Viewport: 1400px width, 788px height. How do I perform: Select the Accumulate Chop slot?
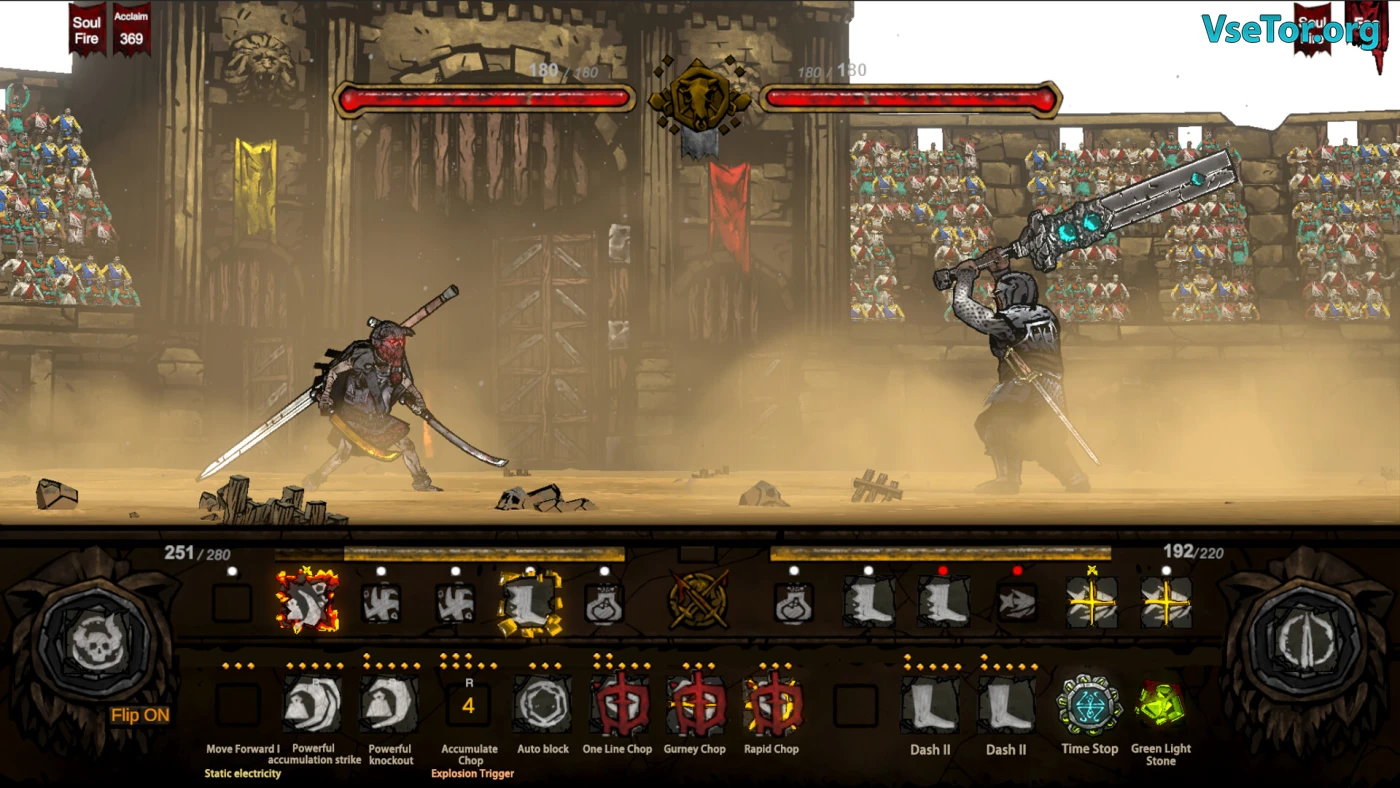coord(468,706)
